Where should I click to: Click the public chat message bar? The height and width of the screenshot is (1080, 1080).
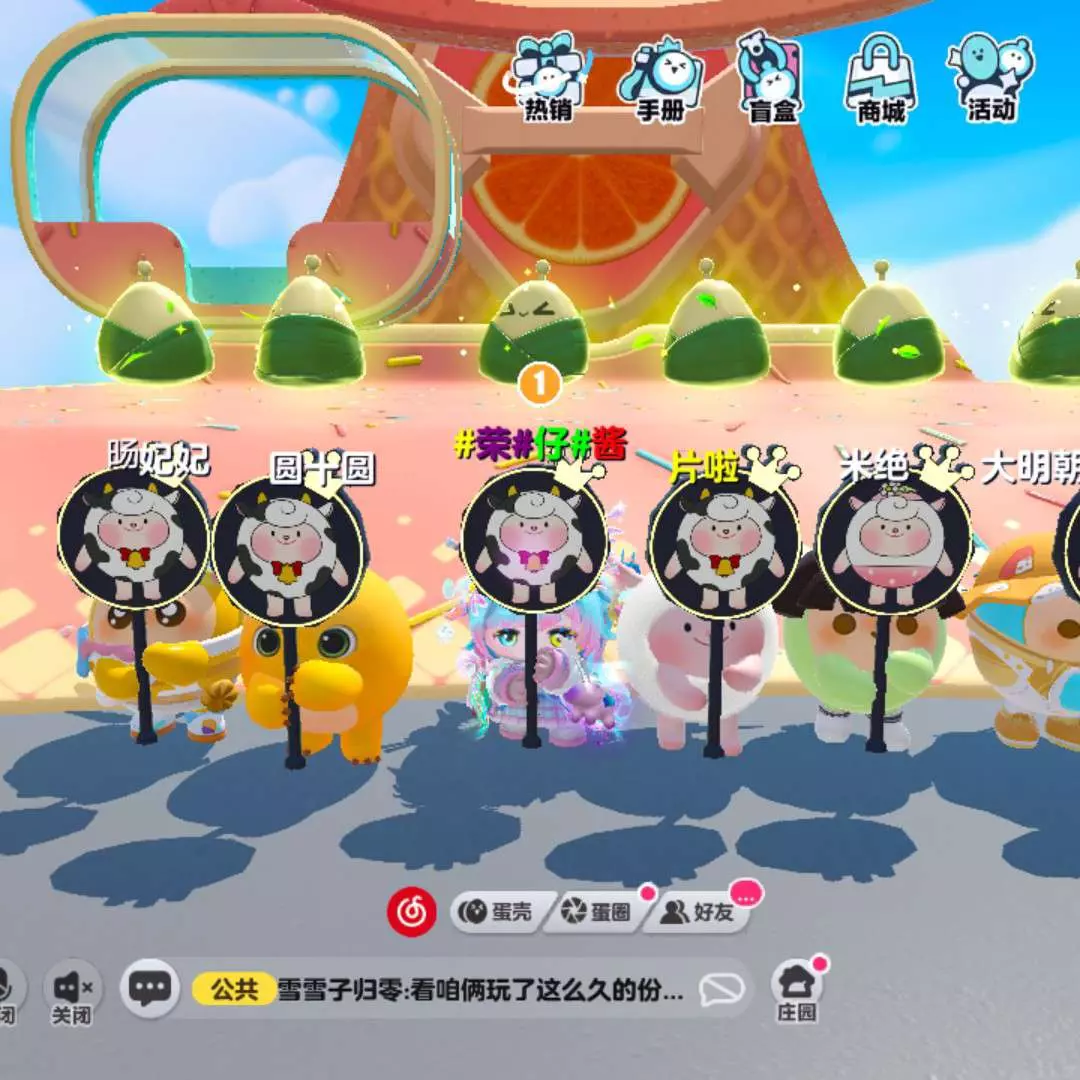(480, 990)
